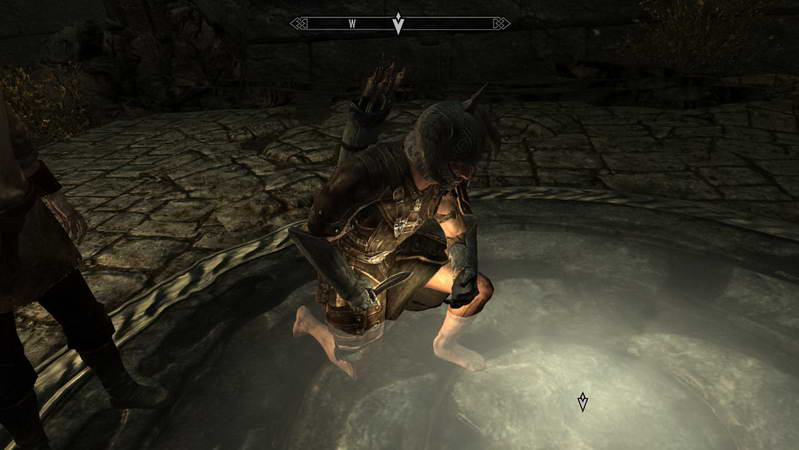Click the W heading letter on the compass
This screenshot has width=799, height=450.
tap(353, 23)
